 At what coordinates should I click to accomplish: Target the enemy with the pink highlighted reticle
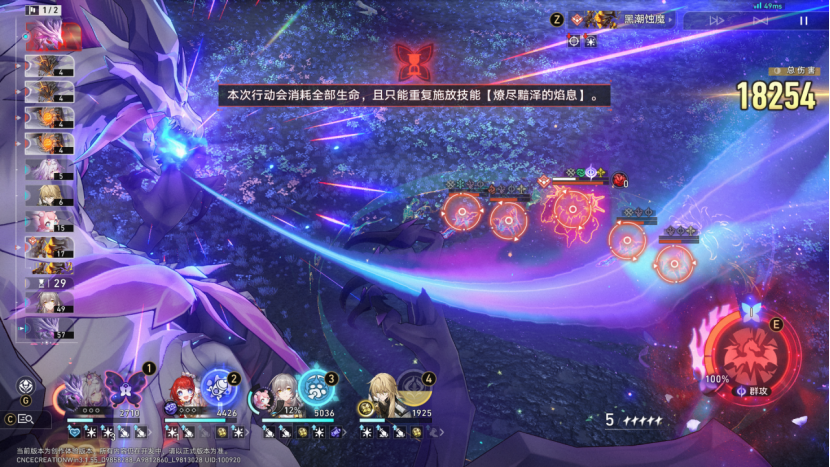(572, 207)
